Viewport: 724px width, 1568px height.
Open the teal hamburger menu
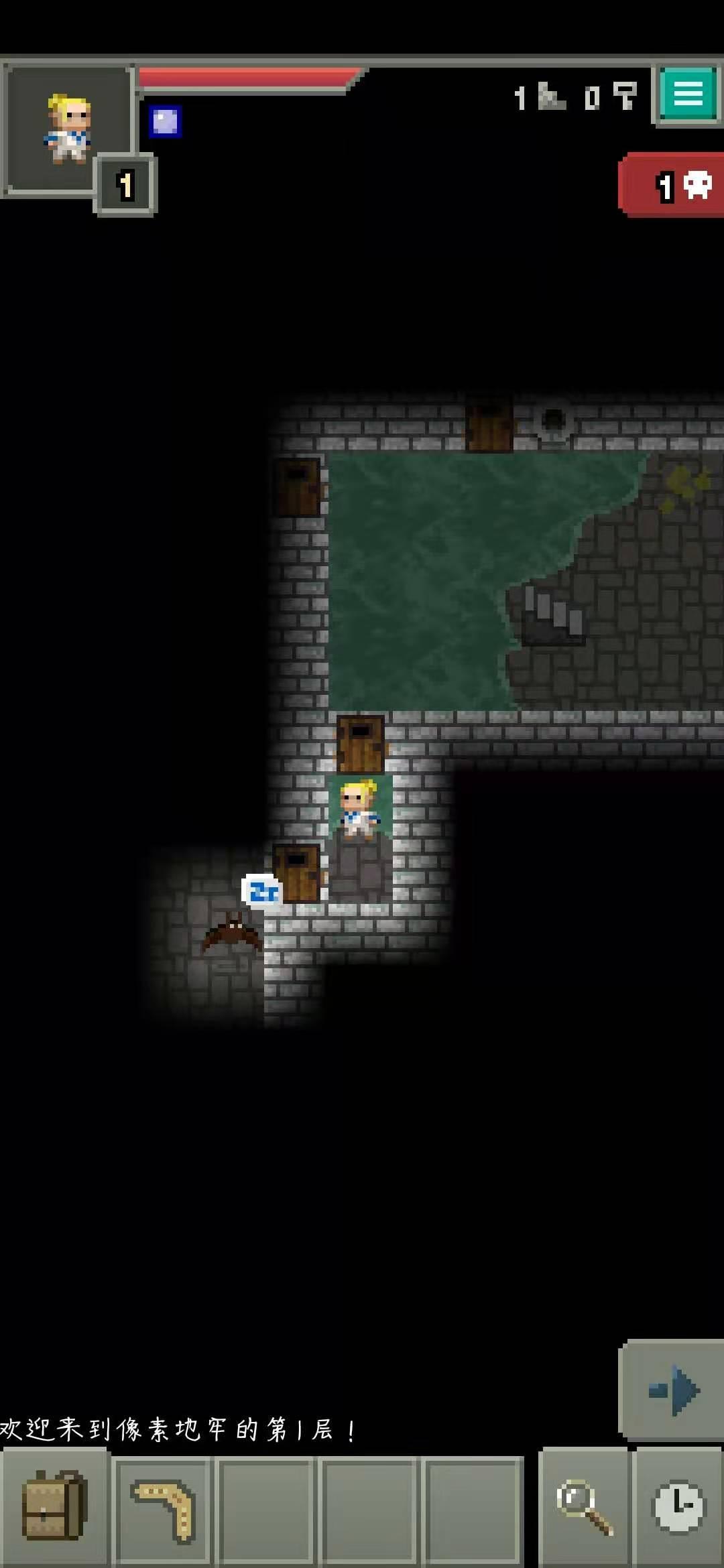pyautogui.click(x=688, y=94)
